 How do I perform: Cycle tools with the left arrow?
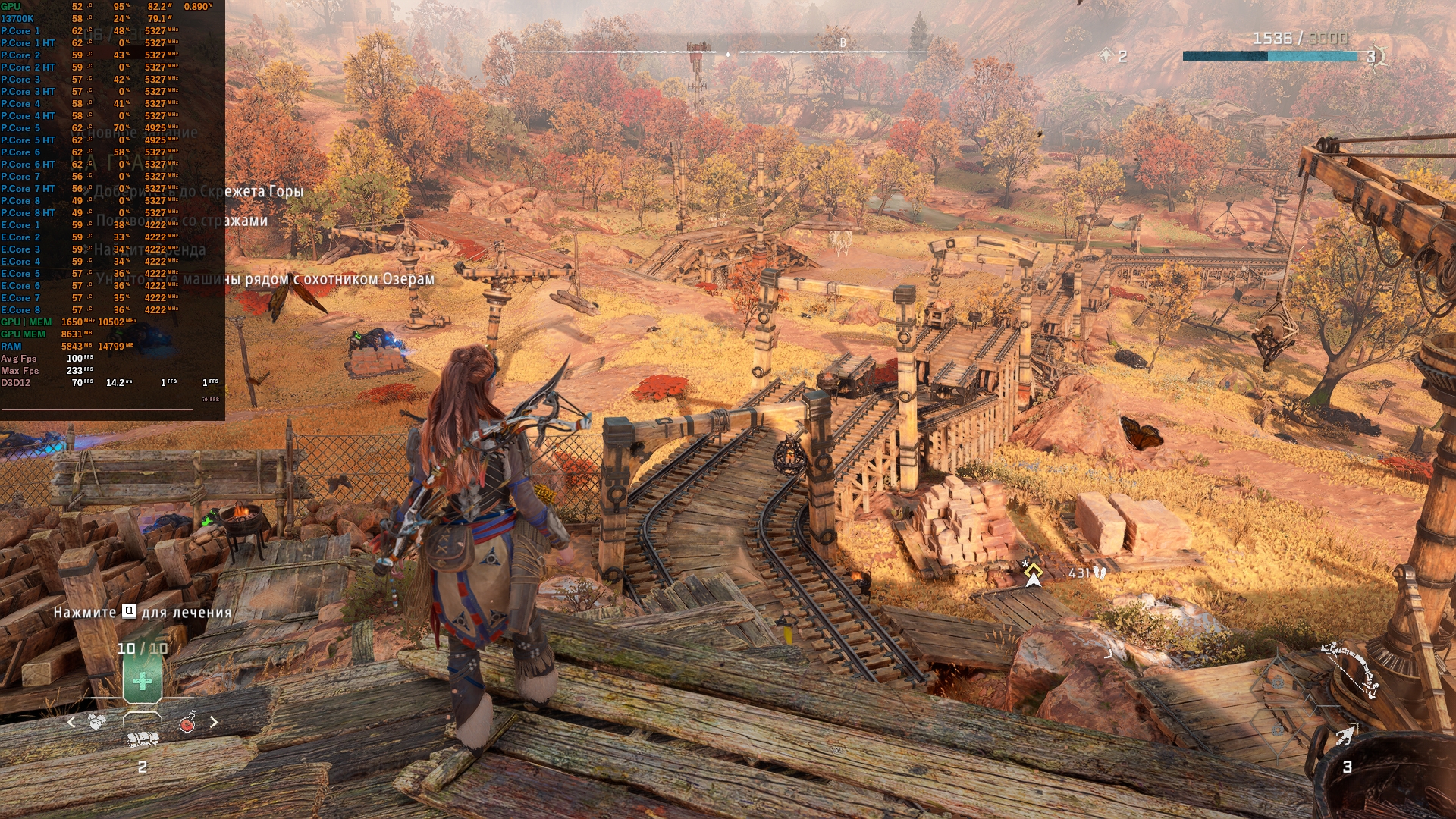tap(71, 722)
